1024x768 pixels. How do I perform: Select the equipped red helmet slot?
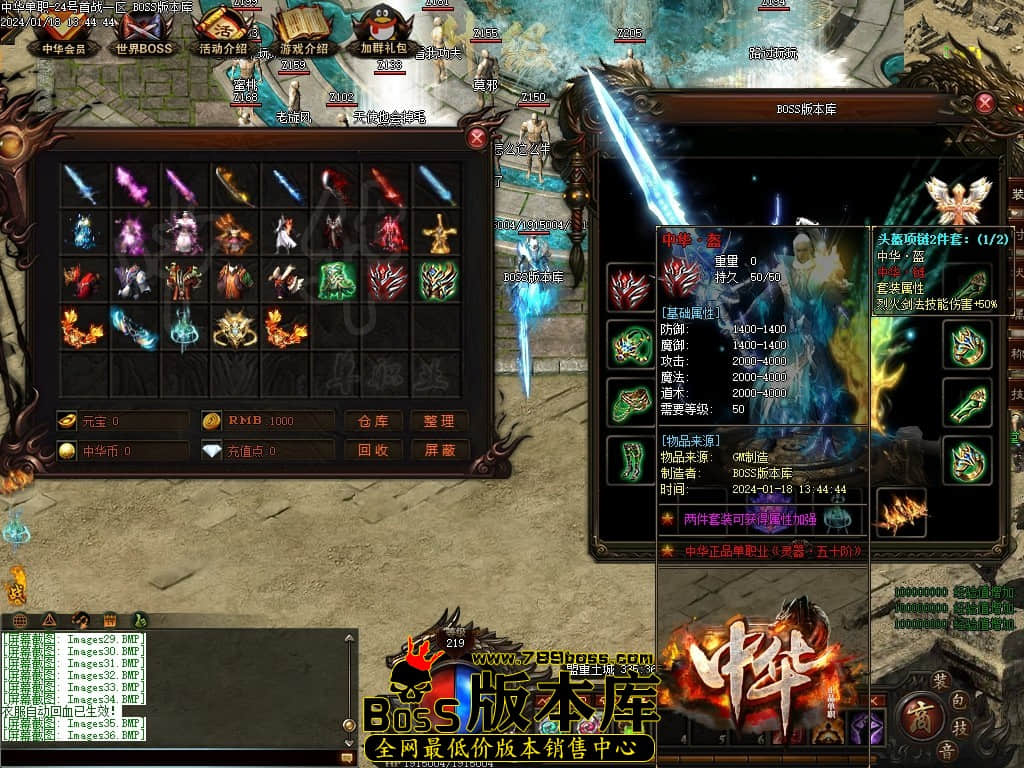632,286
